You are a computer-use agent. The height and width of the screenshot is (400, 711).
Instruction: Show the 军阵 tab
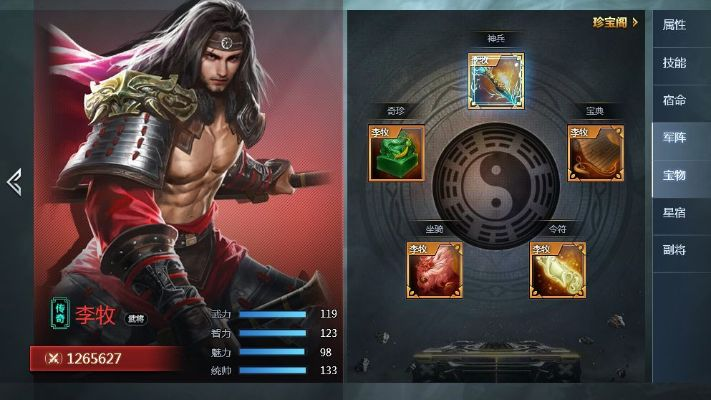click(x=674, y=137)
